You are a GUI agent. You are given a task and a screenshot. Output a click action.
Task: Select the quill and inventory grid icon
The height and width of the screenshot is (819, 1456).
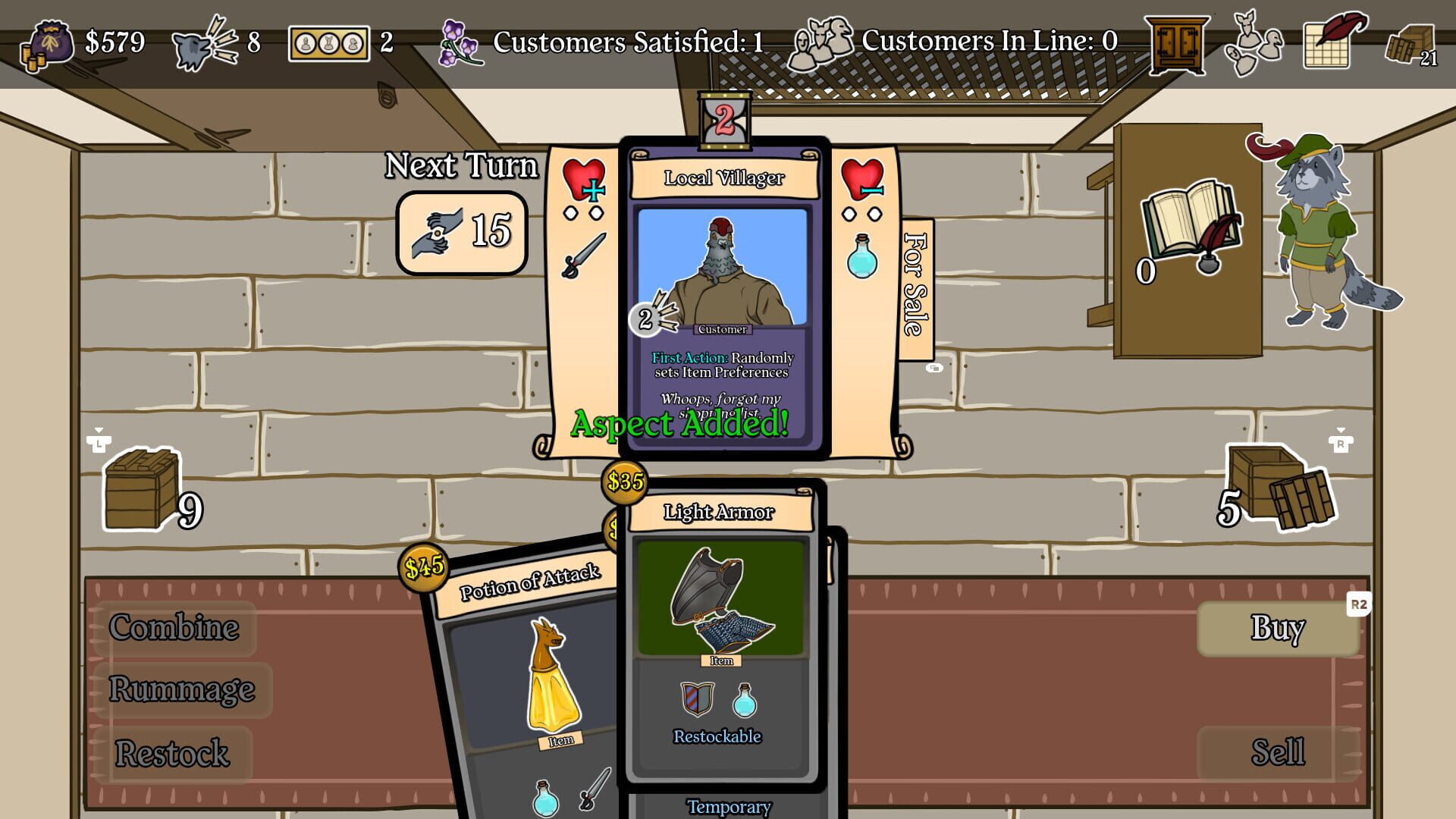(x=1326, y=42)
